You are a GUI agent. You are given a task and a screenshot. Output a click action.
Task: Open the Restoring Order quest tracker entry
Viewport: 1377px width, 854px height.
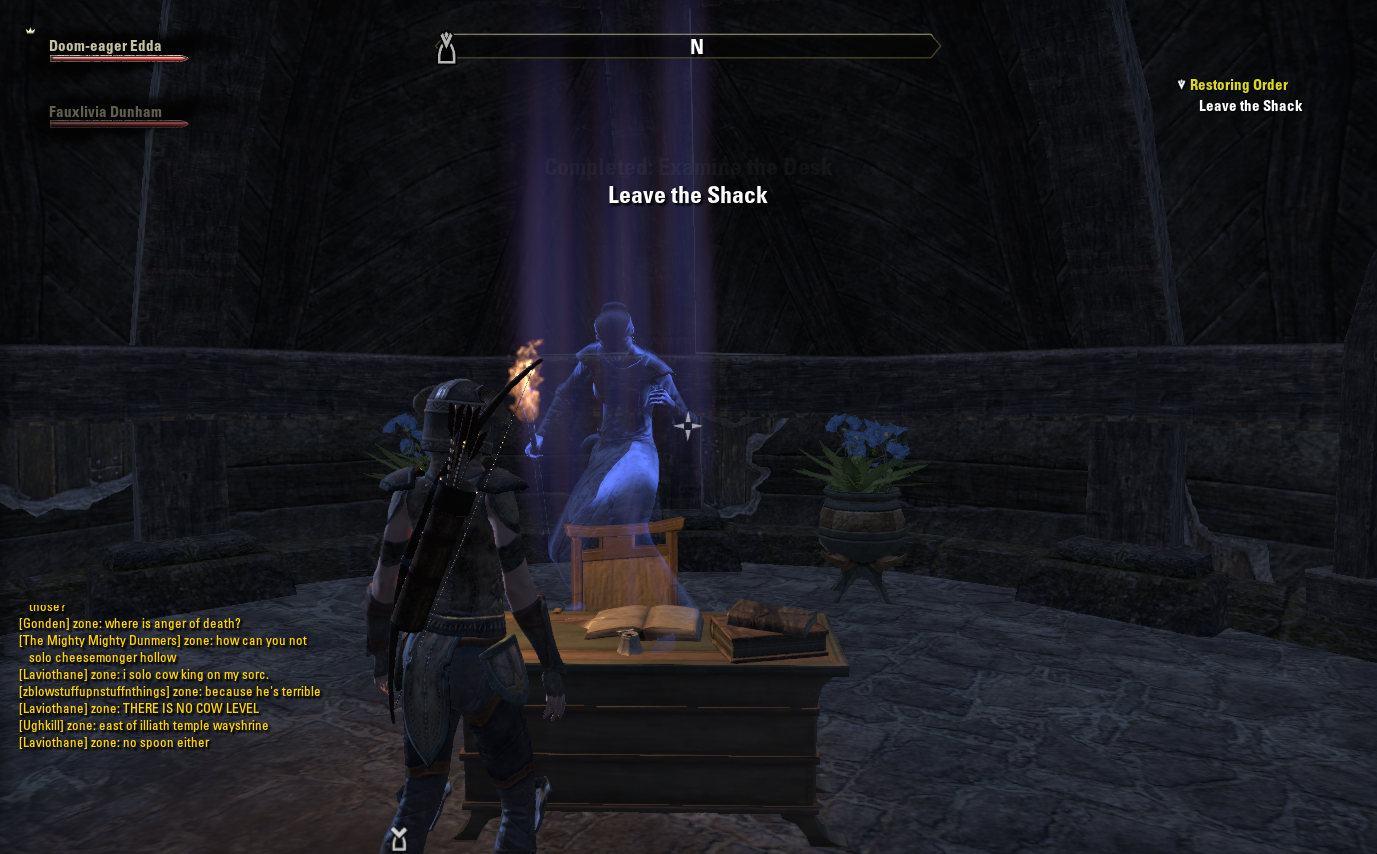pyautogui.click(x=1238, y=85)
